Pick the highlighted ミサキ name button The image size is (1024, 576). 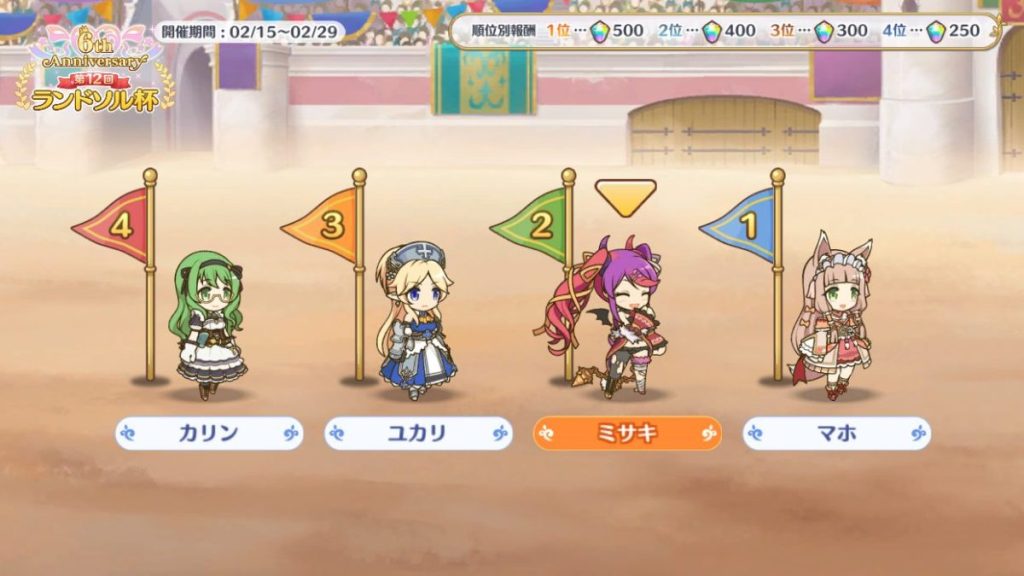click(x=627, y=433)
